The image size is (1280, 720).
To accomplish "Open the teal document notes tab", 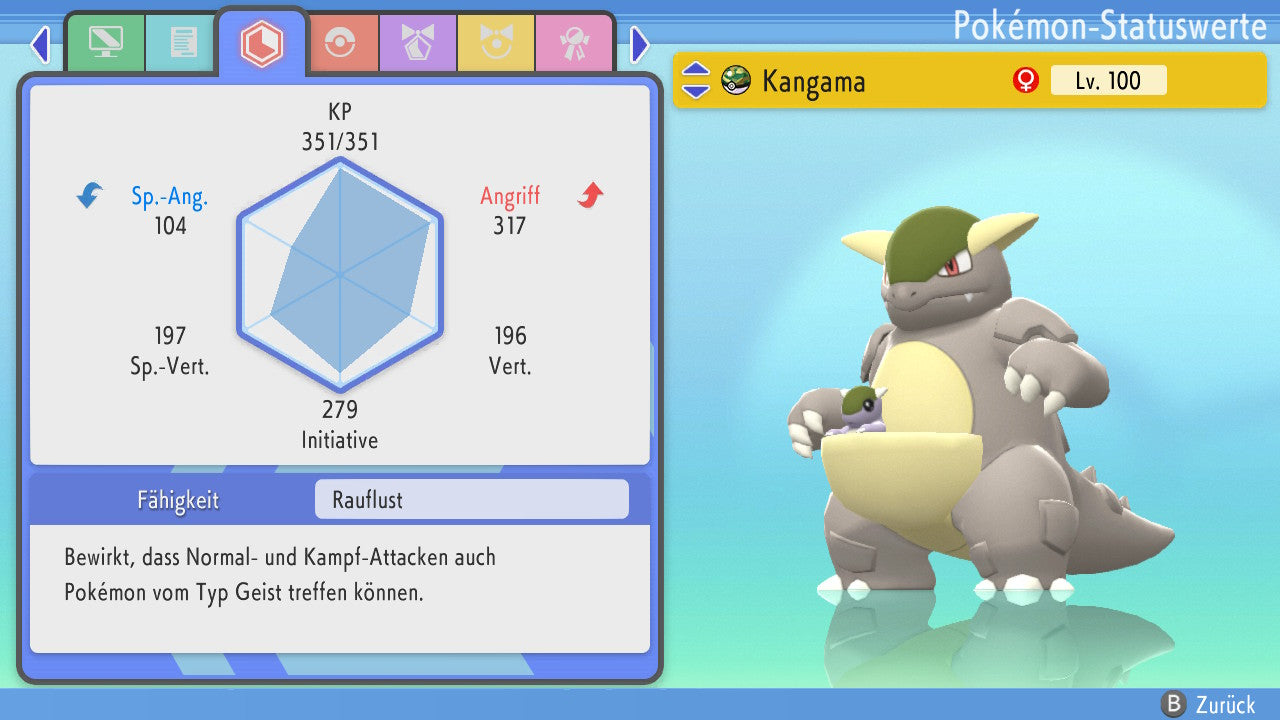I will 182,43.
